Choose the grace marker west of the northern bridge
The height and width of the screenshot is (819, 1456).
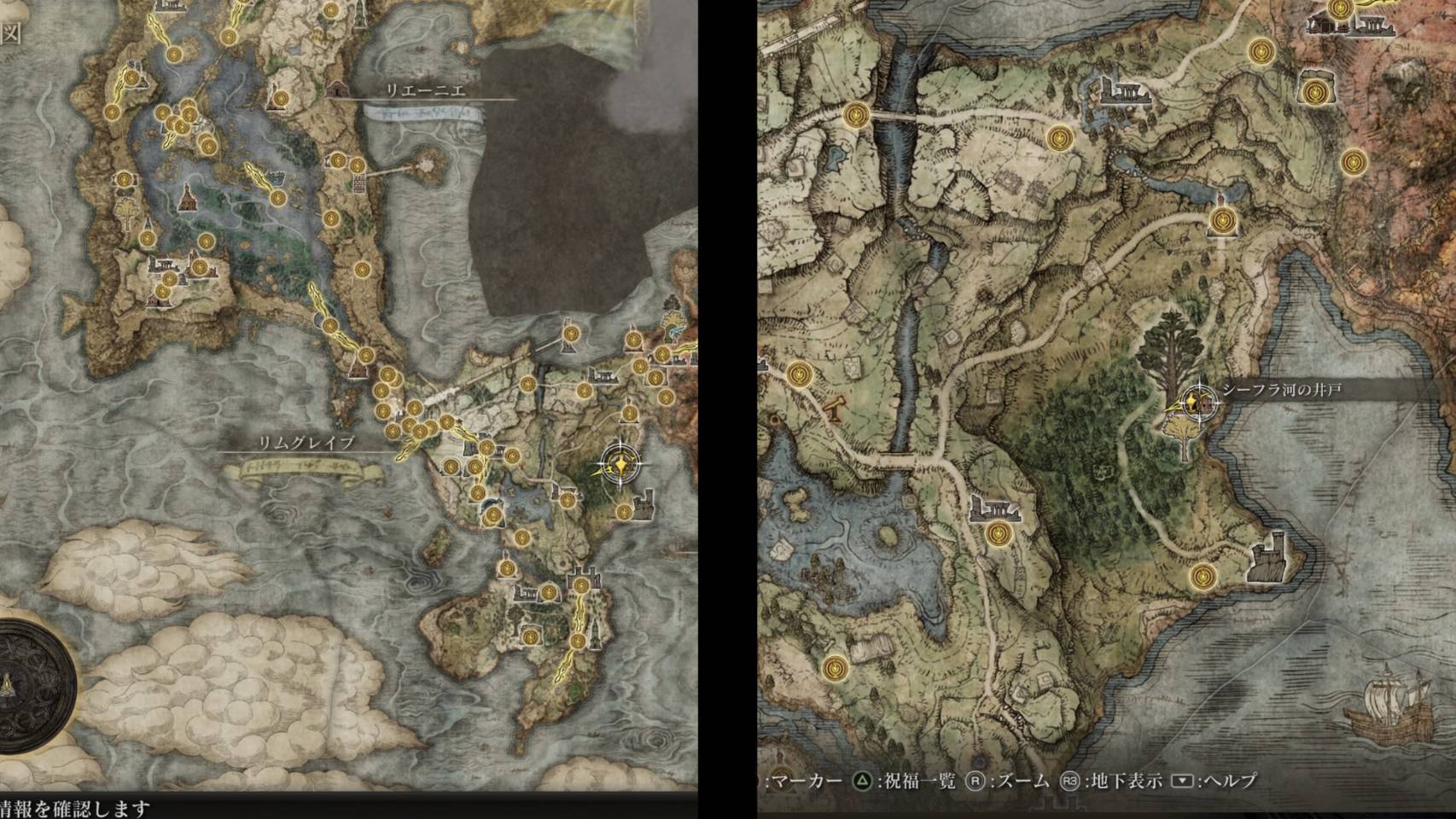856,115
